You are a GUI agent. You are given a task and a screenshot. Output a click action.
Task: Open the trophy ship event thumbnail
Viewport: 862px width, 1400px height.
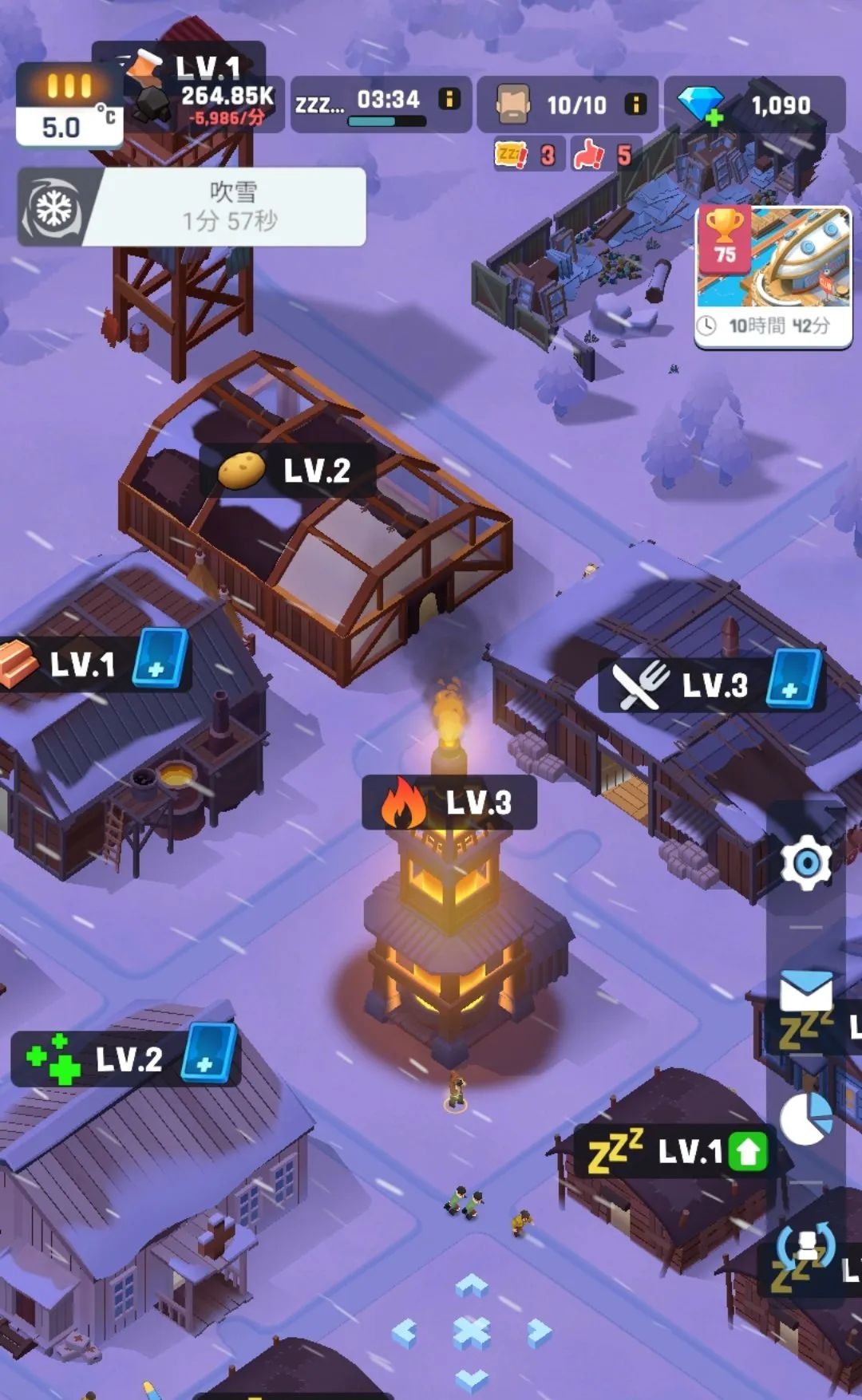click(773, 275)
